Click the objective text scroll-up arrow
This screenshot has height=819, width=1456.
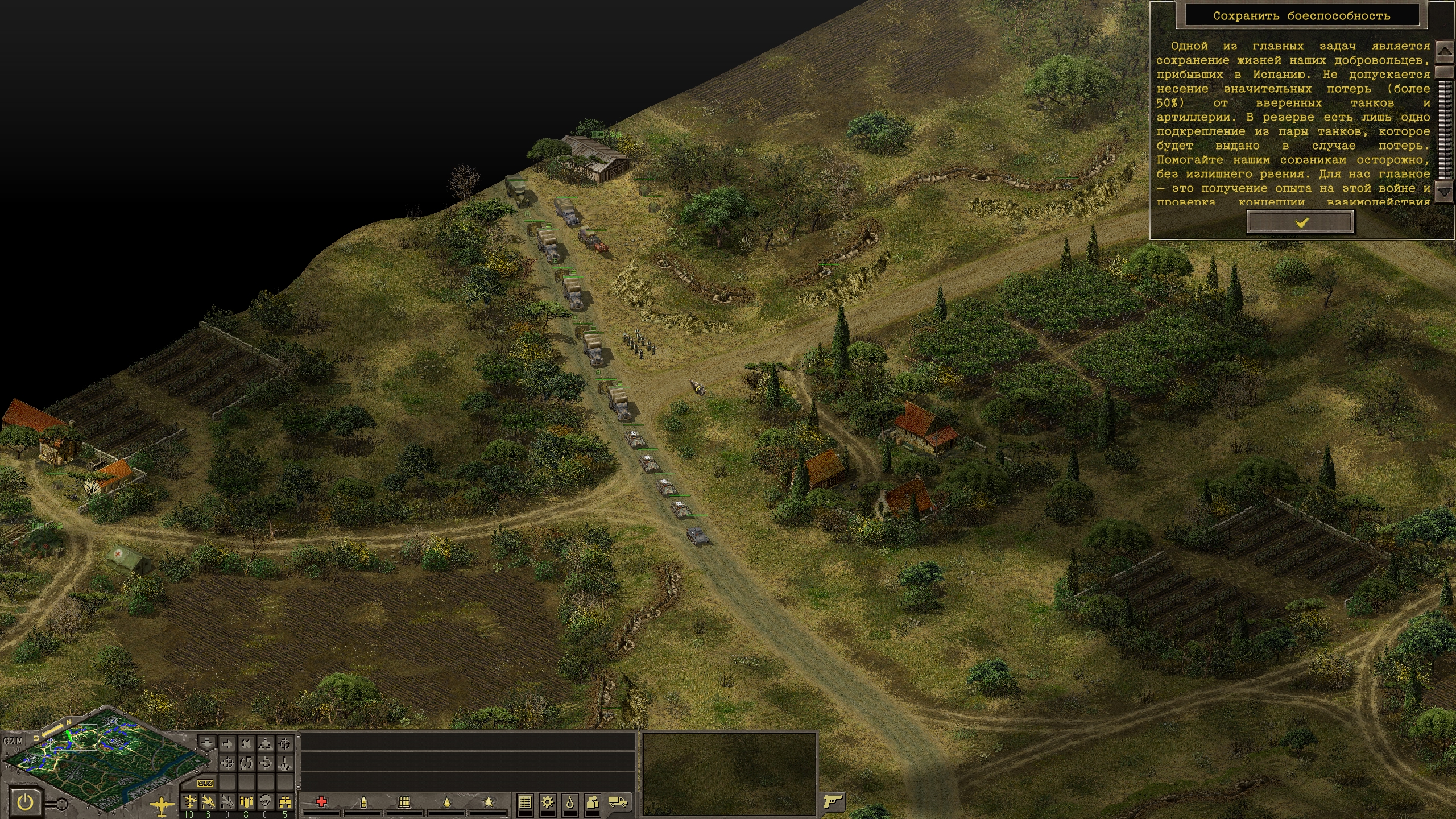tap(1445, 52)
